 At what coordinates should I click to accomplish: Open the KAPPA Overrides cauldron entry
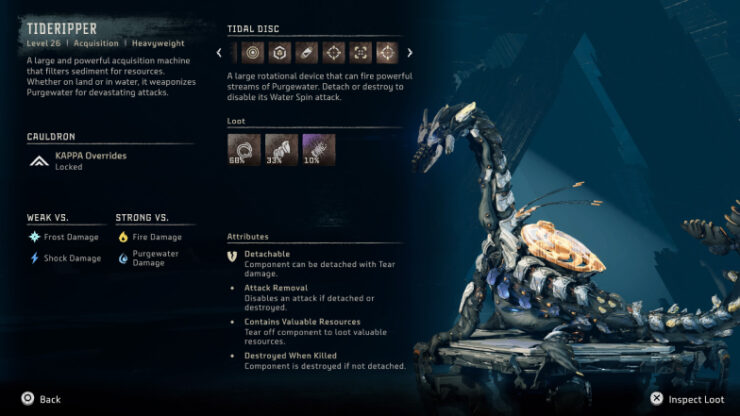tap(90, 161)
